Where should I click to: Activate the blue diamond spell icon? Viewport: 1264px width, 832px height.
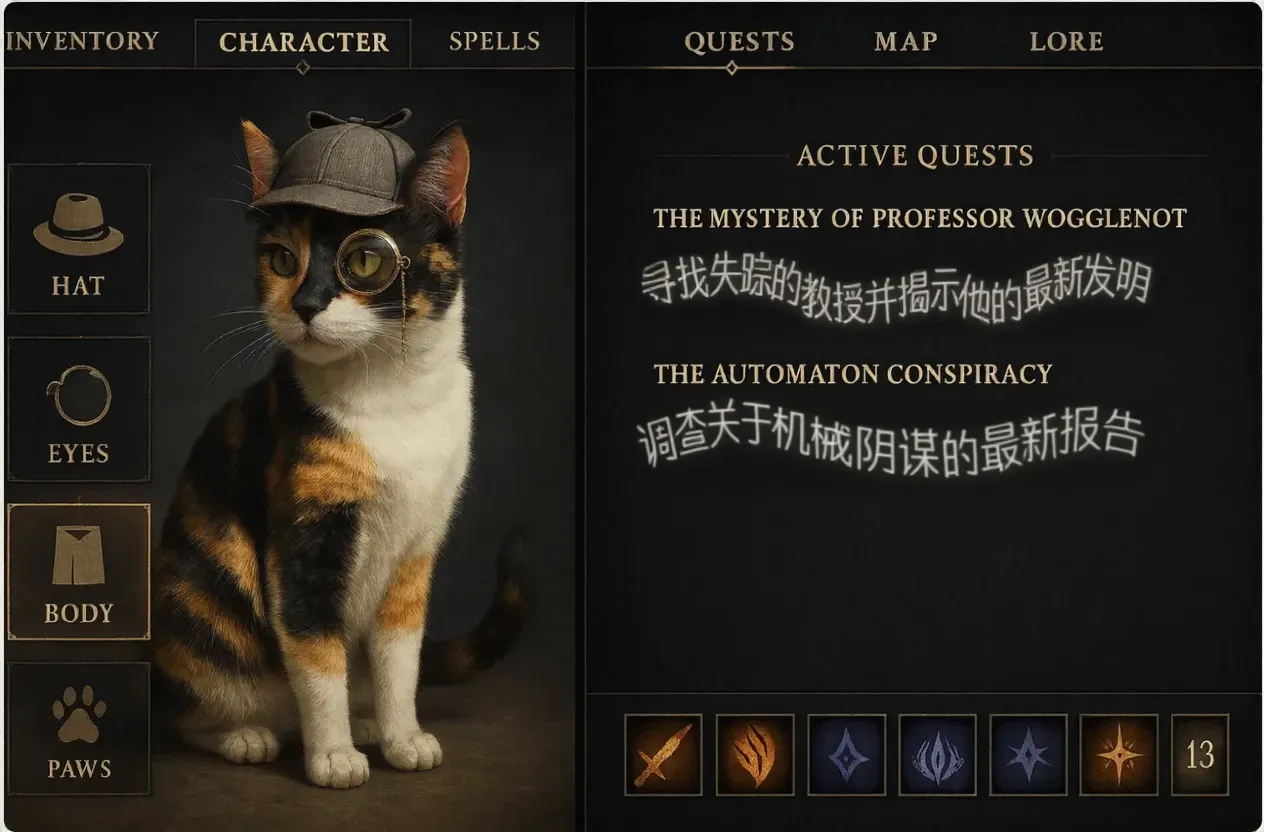846,754
